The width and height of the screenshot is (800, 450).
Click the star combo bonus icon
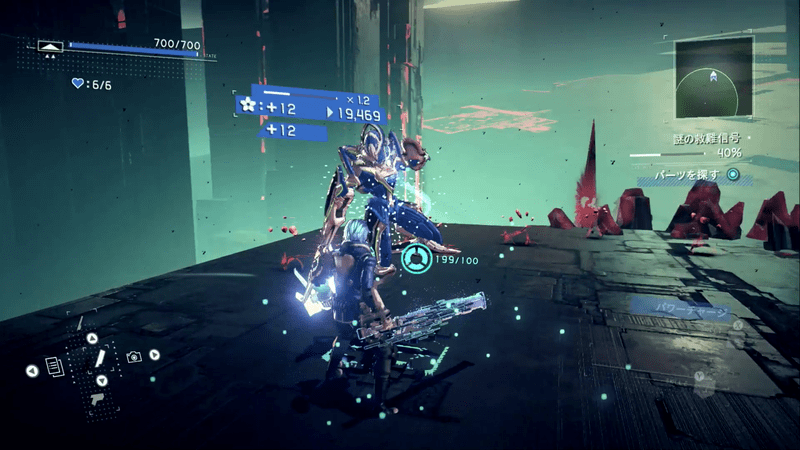tap(248, 105)
